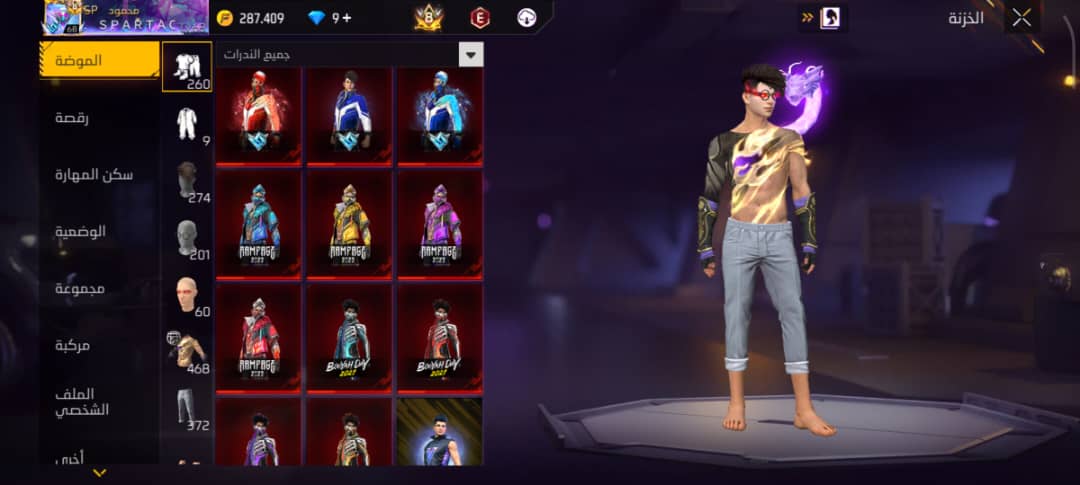Tap the plus to add diamonds
The height and width of the screenshot is (485, 1080).
tap(347, 18)
